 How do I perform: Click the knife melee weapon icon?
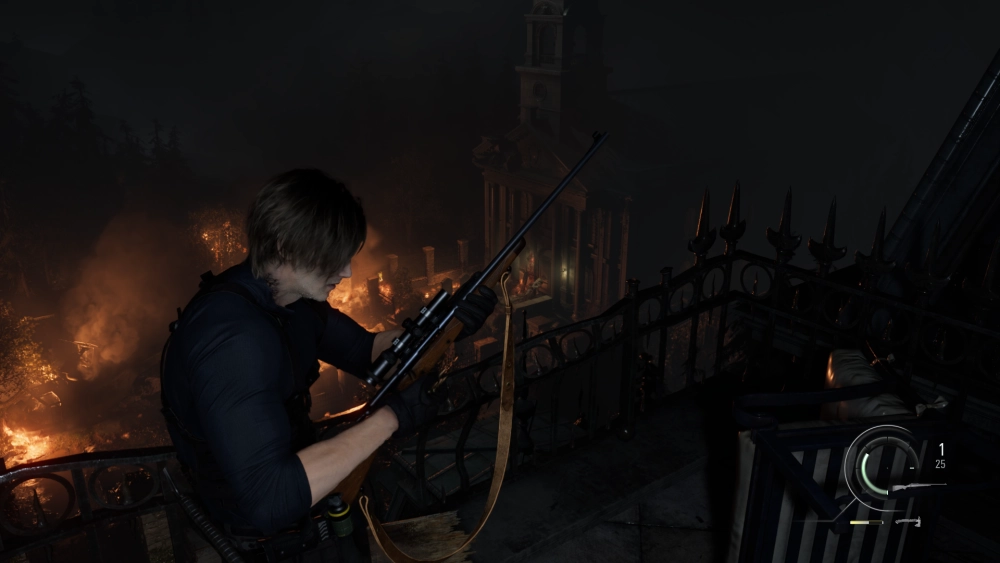908,521
